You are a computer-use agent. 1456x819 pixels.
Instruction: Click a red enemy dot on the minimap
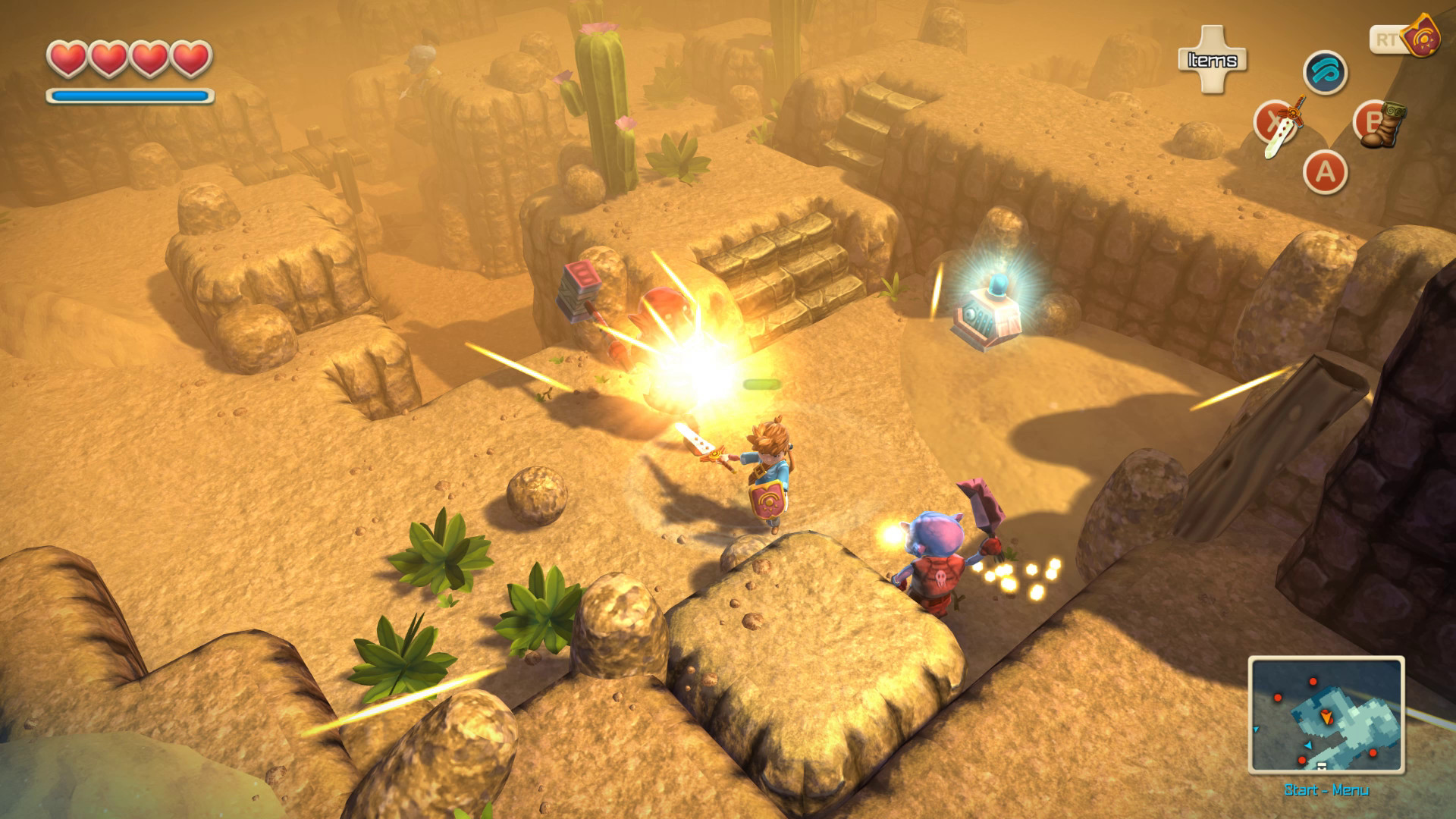1313,681
